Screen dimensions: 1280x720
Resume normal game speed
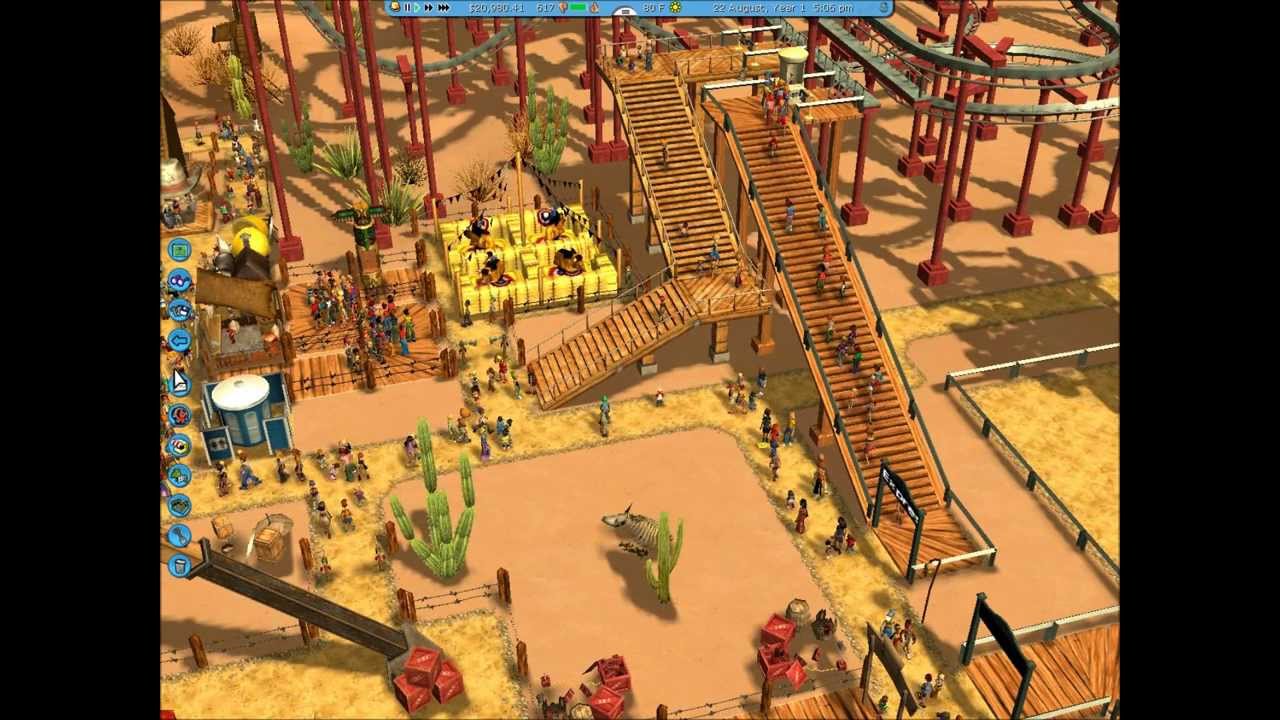coord(416,8)
